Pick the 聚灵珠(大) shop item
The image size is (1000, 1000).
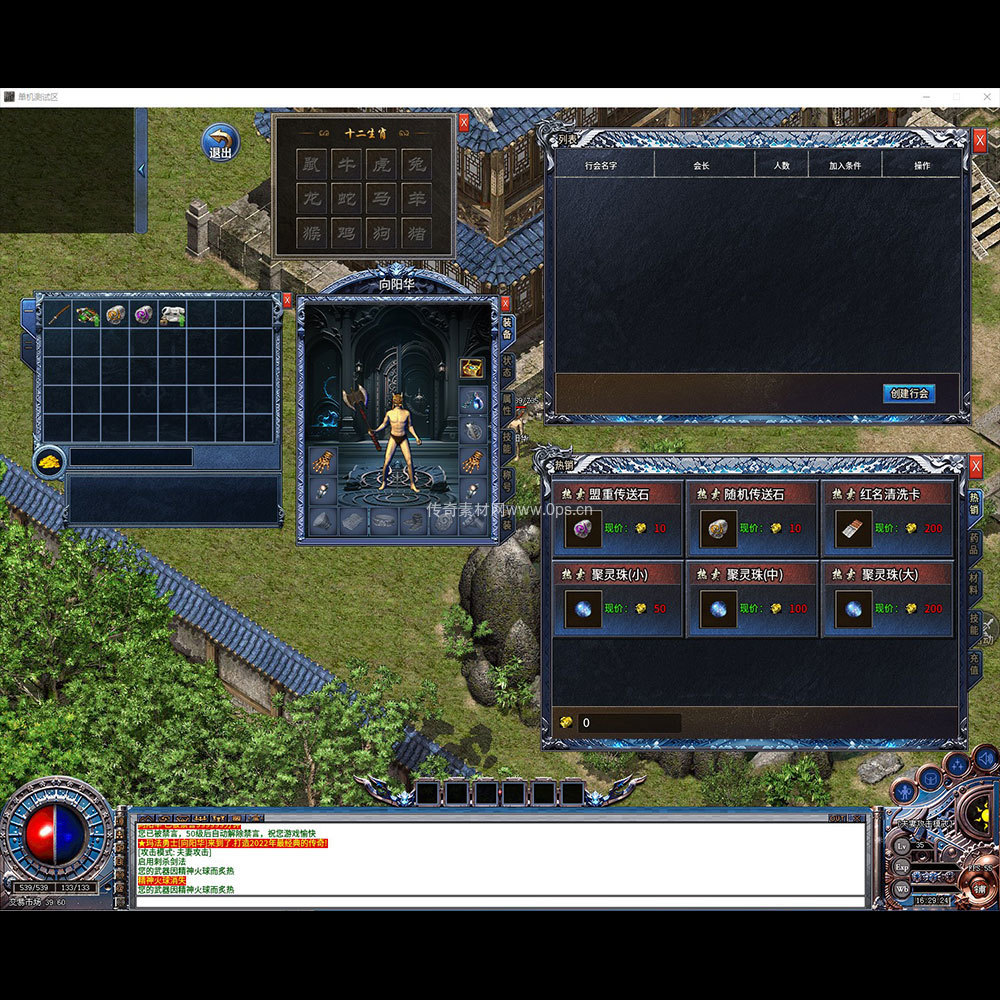point(853,608)
